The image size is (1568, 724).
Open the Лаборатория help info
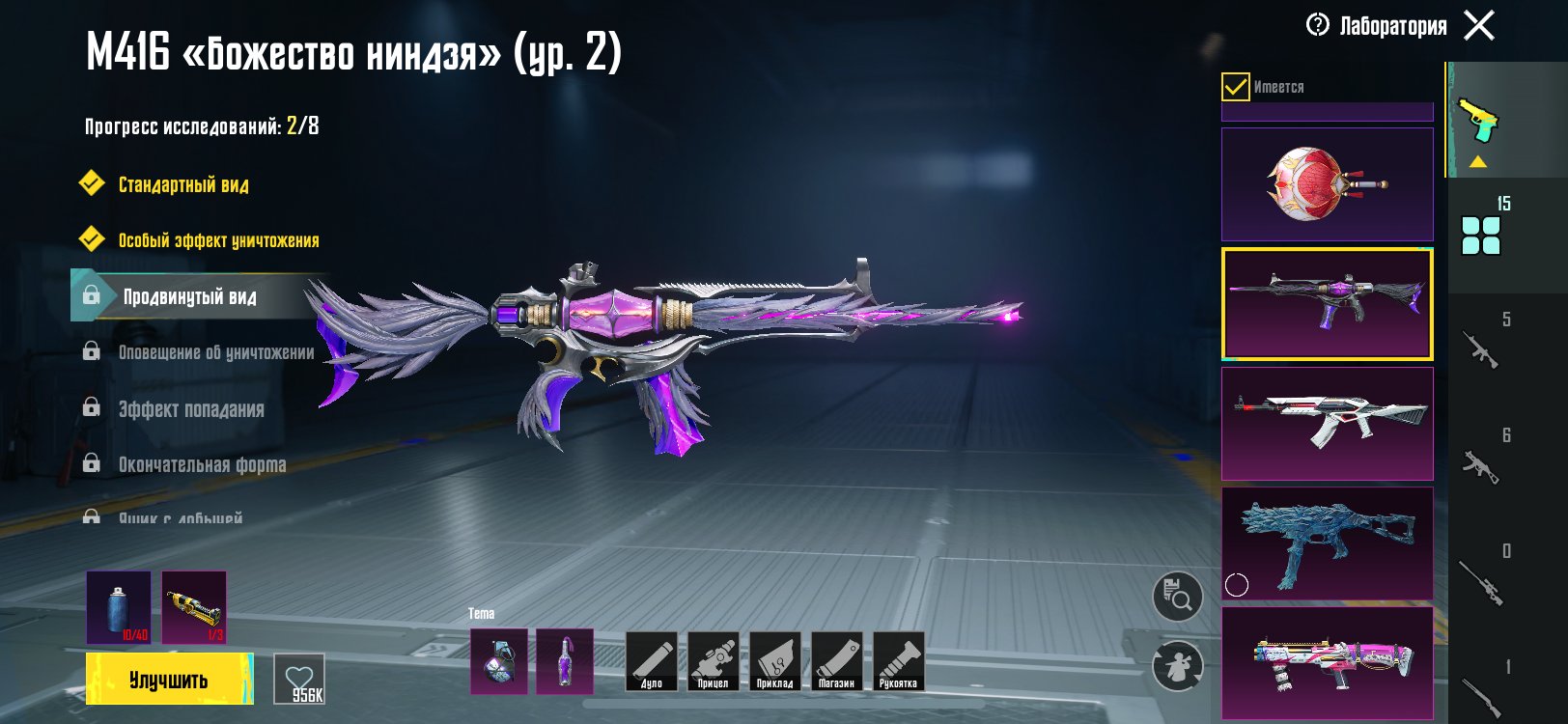point(1318,25)
